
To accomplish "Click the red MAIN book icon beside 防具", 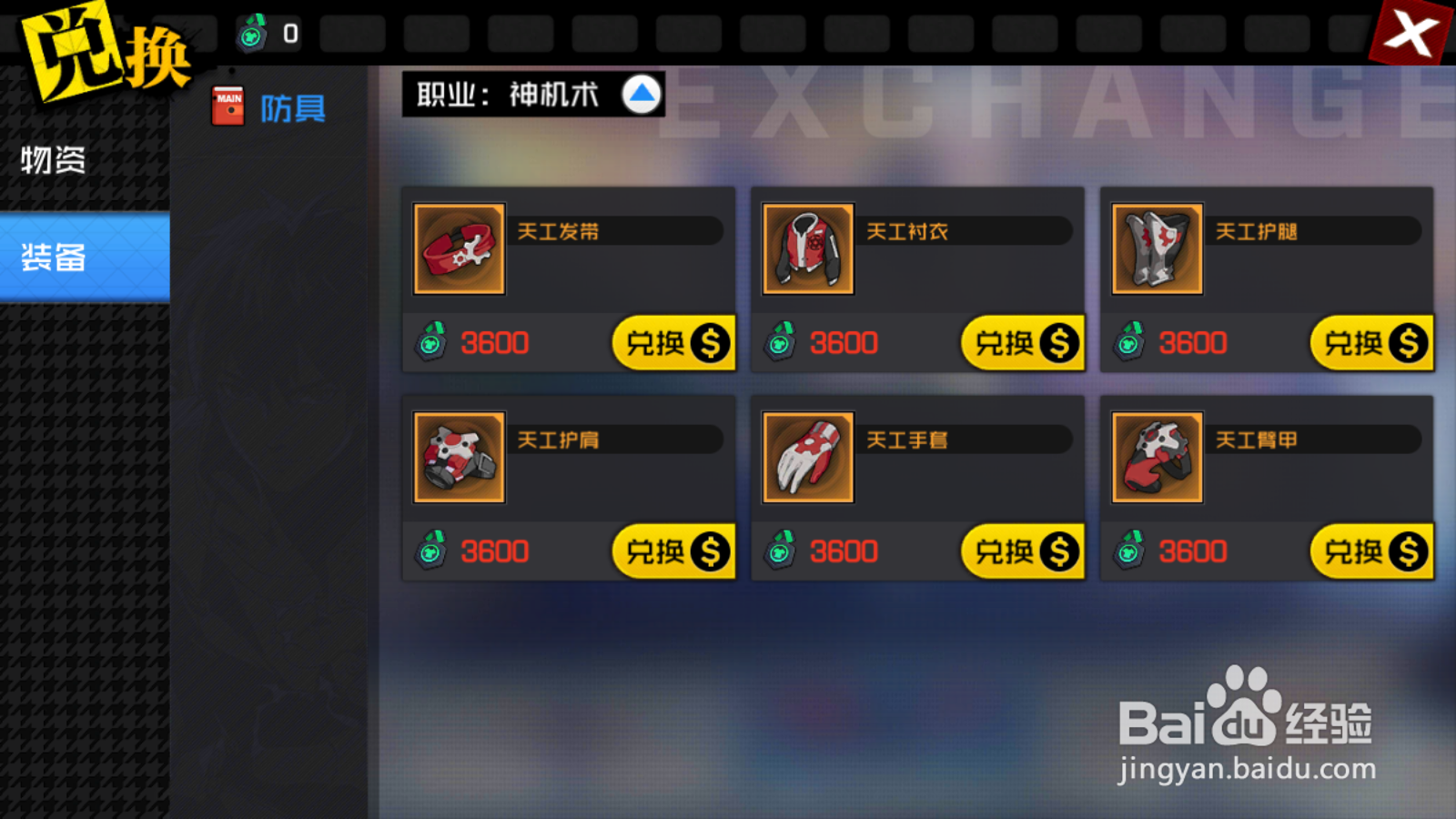I will pyautogui.click(x=227, y=104).
